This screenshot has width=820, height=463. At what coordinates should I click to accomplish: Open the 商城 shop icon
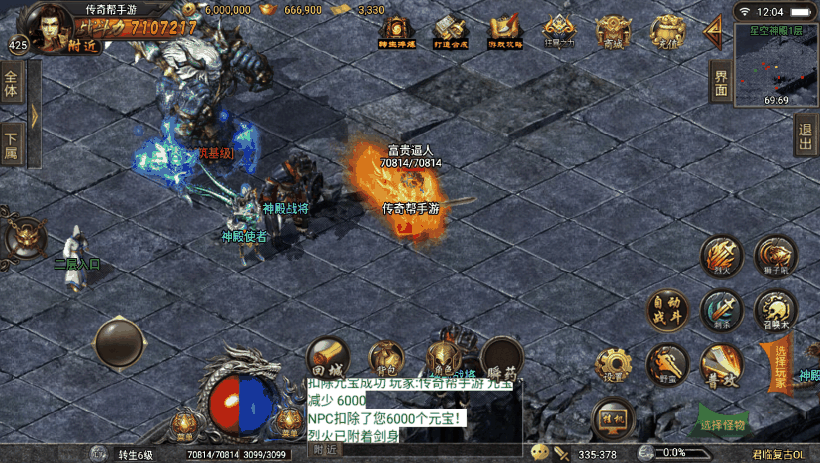point(612,32)
